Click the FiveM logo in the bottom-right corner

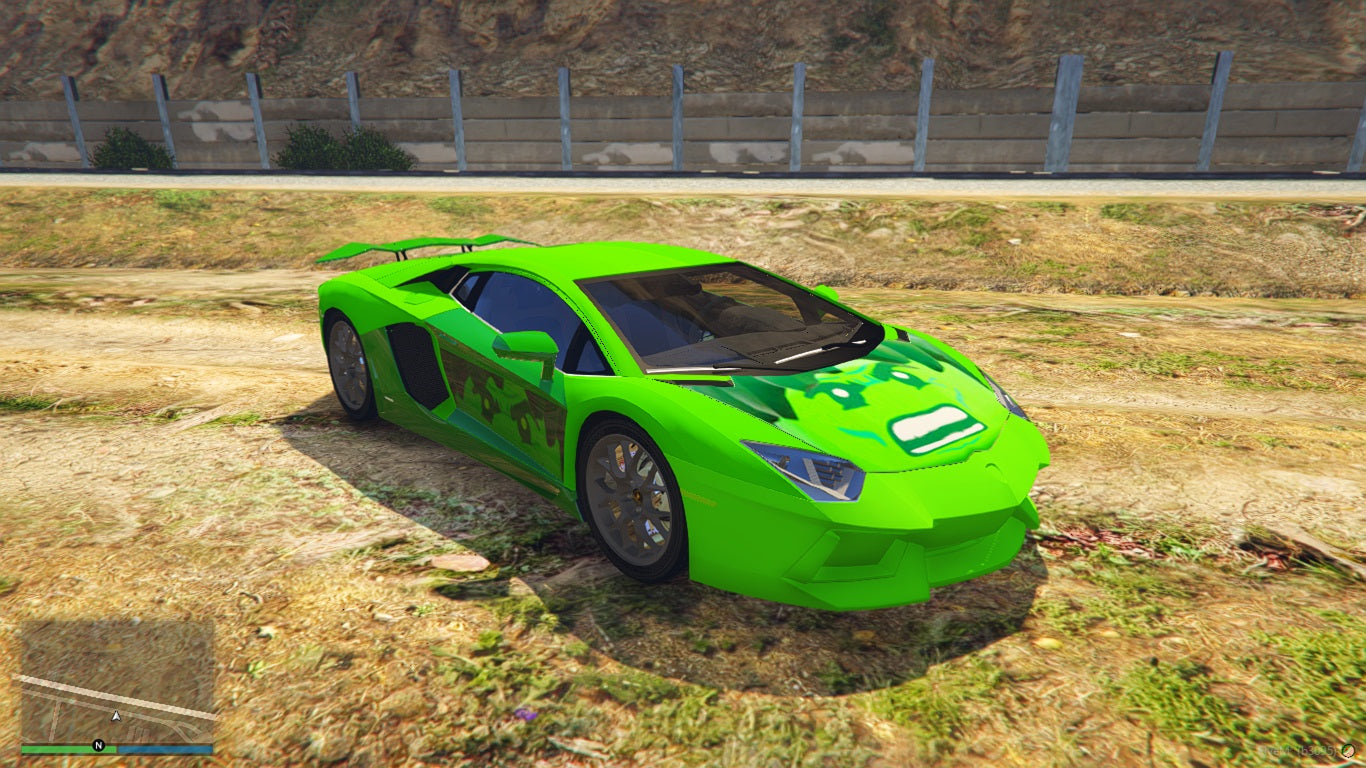point(1348,751)
